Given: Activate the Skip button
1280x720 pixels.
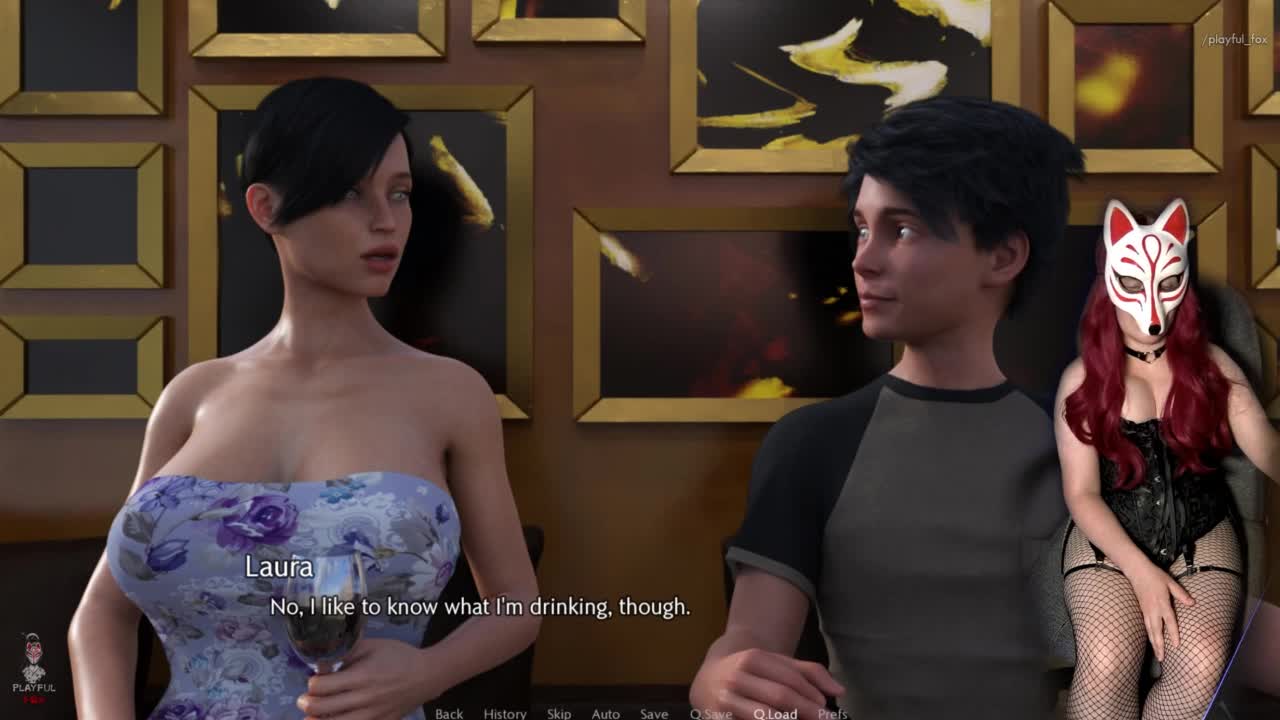Looking at the screenshot, I should click(559, 713).
